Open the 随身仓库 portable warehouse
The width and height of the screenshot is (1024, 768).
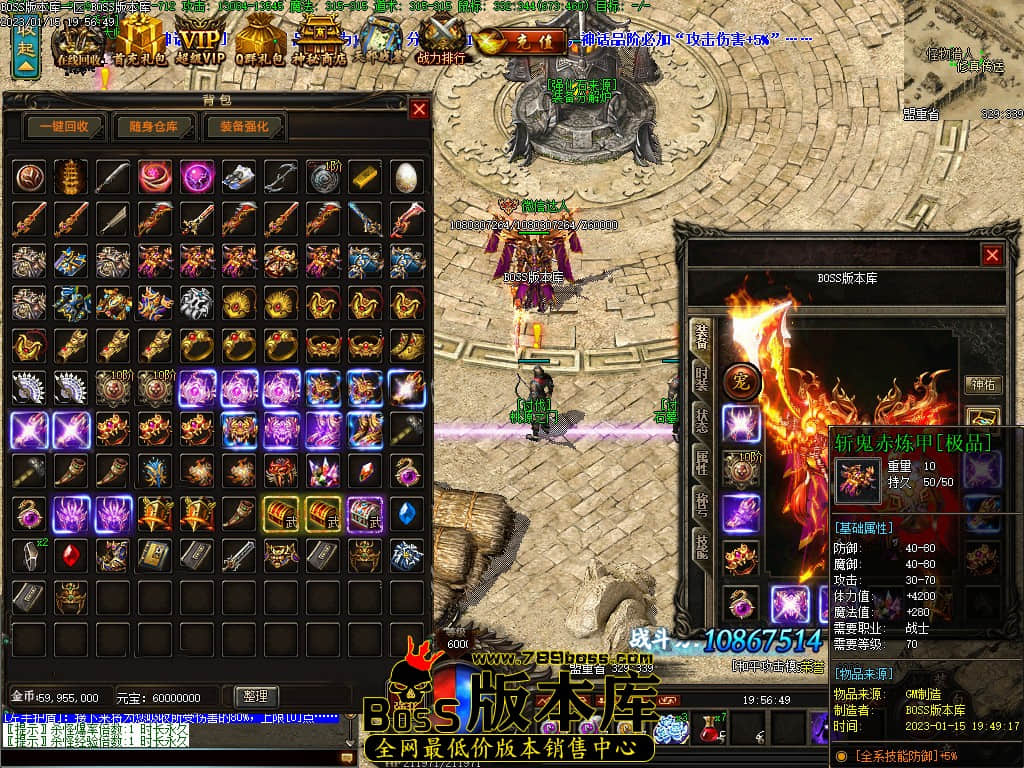pos(153,127)
